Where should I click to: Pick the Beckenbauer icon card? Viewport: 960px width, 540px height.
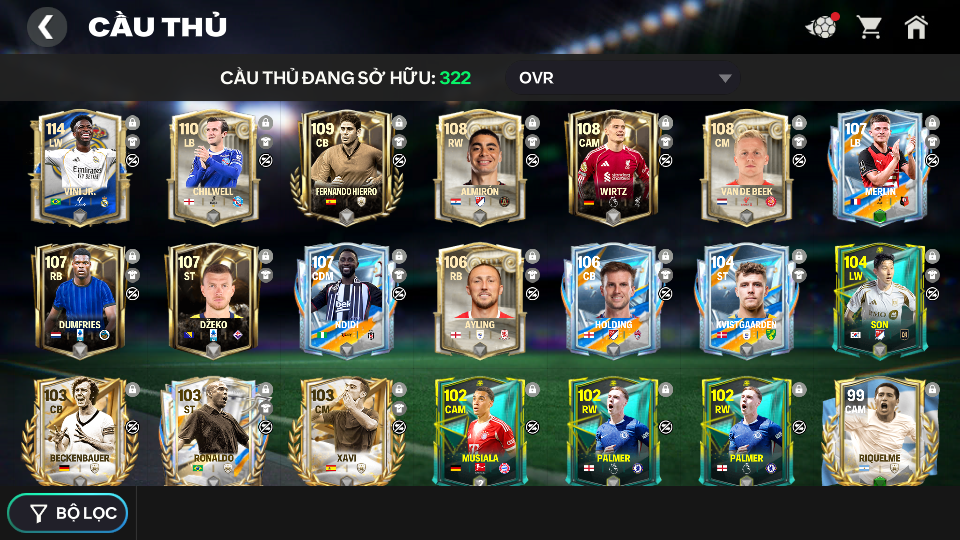point(78,430)
